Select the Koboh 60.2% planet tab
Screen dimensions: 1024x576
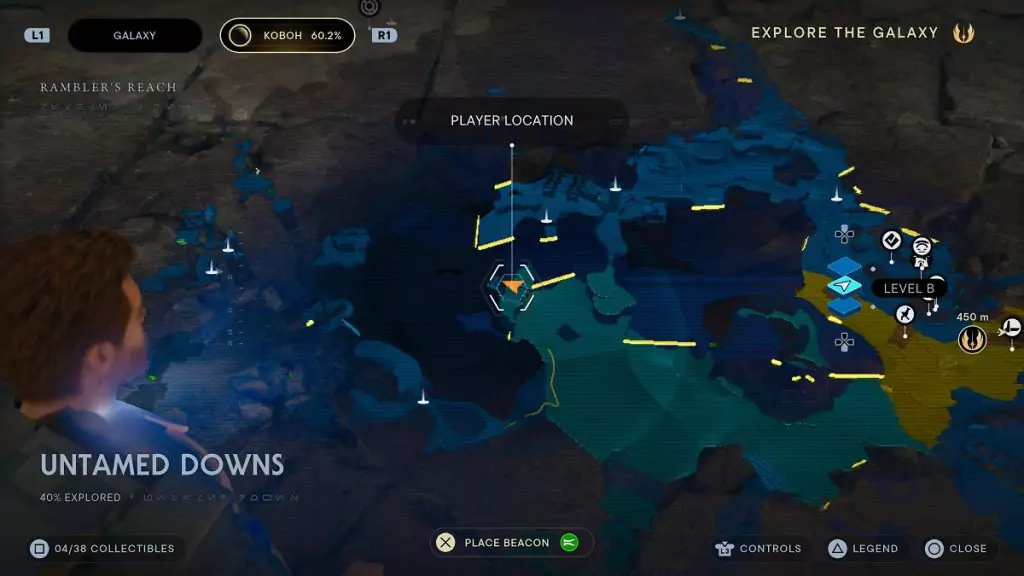tap(287, 35)
